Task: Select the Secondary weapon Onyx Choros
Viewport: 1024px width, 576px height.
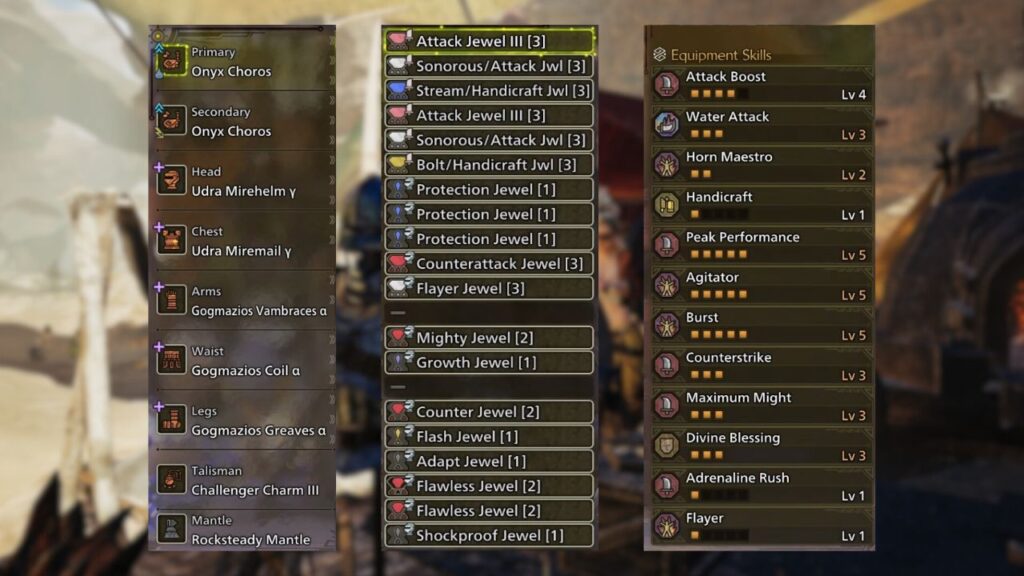Action: tap(242, 122)
